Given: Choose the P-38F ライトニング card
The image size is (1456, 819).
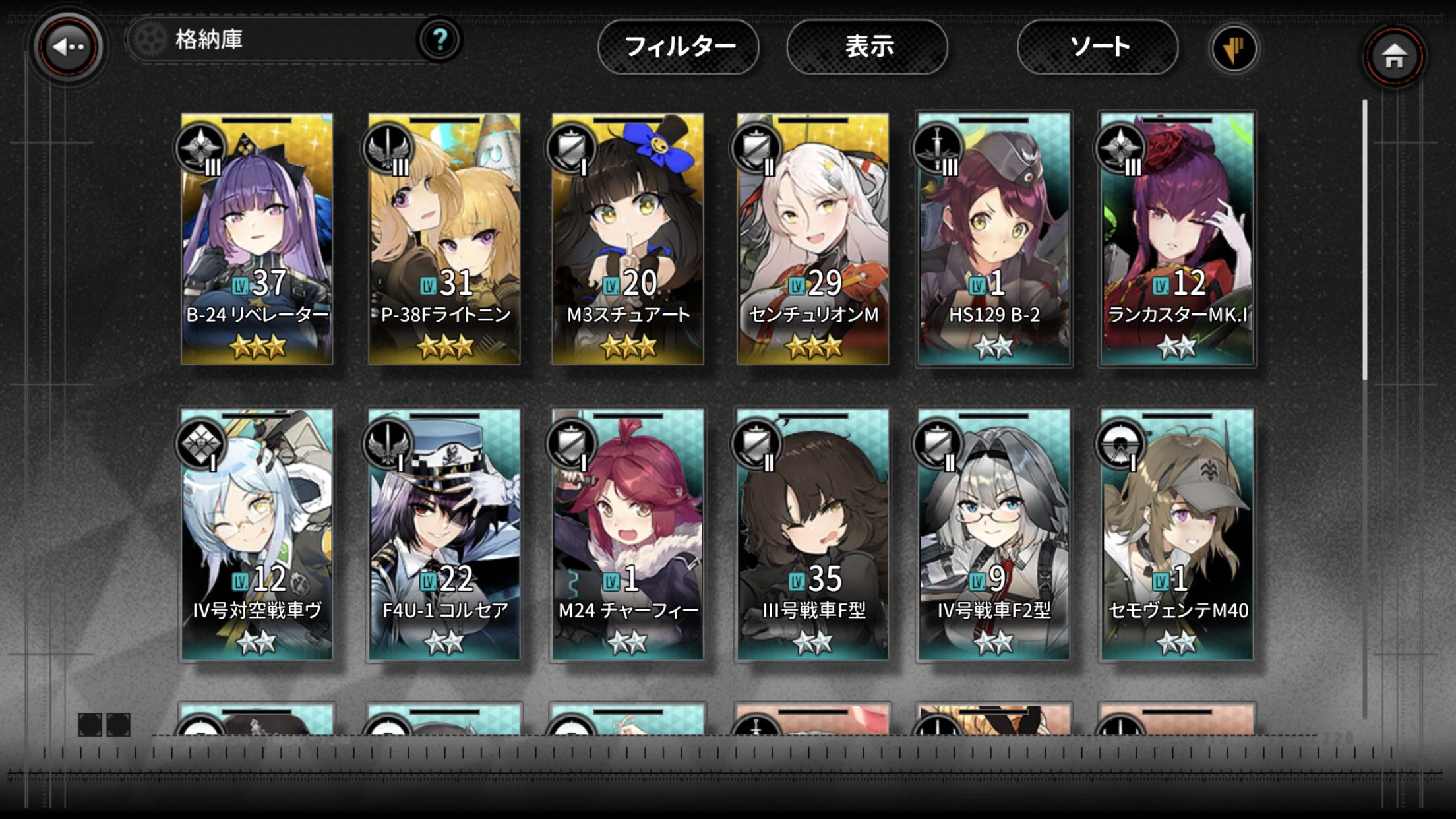Looking at the screenshot, I should (x=444, y=239).
